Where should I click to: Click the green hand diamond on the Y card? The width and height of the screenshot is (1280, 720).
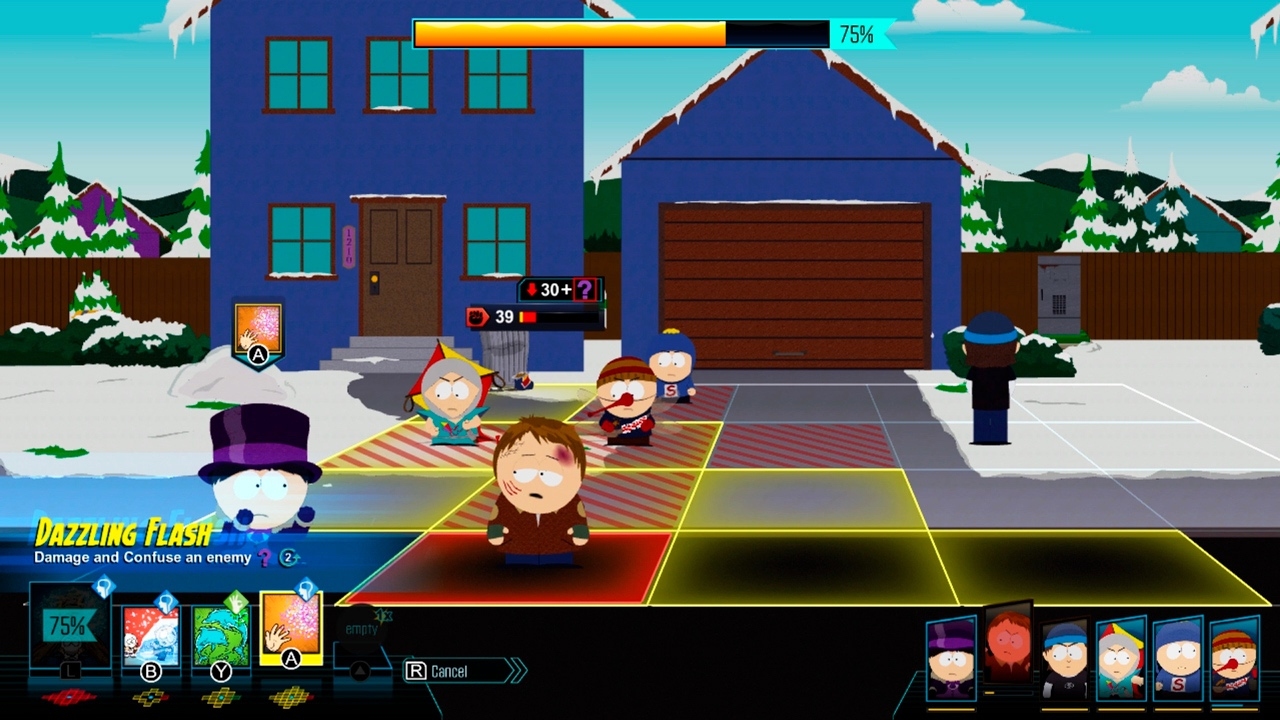236,599
